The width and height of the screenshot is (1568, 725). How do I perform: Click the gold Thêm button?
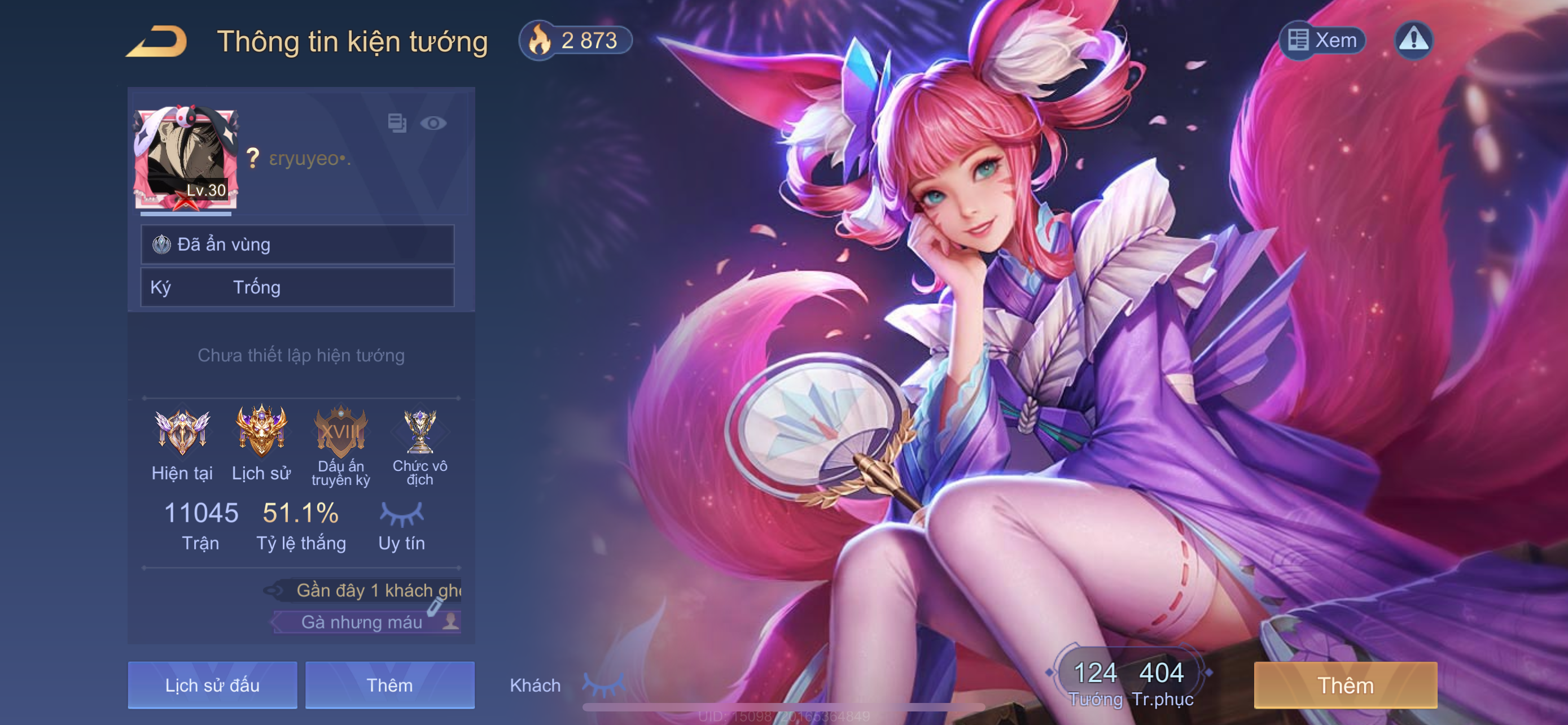pyautogui.click(x=1345, y=685)
